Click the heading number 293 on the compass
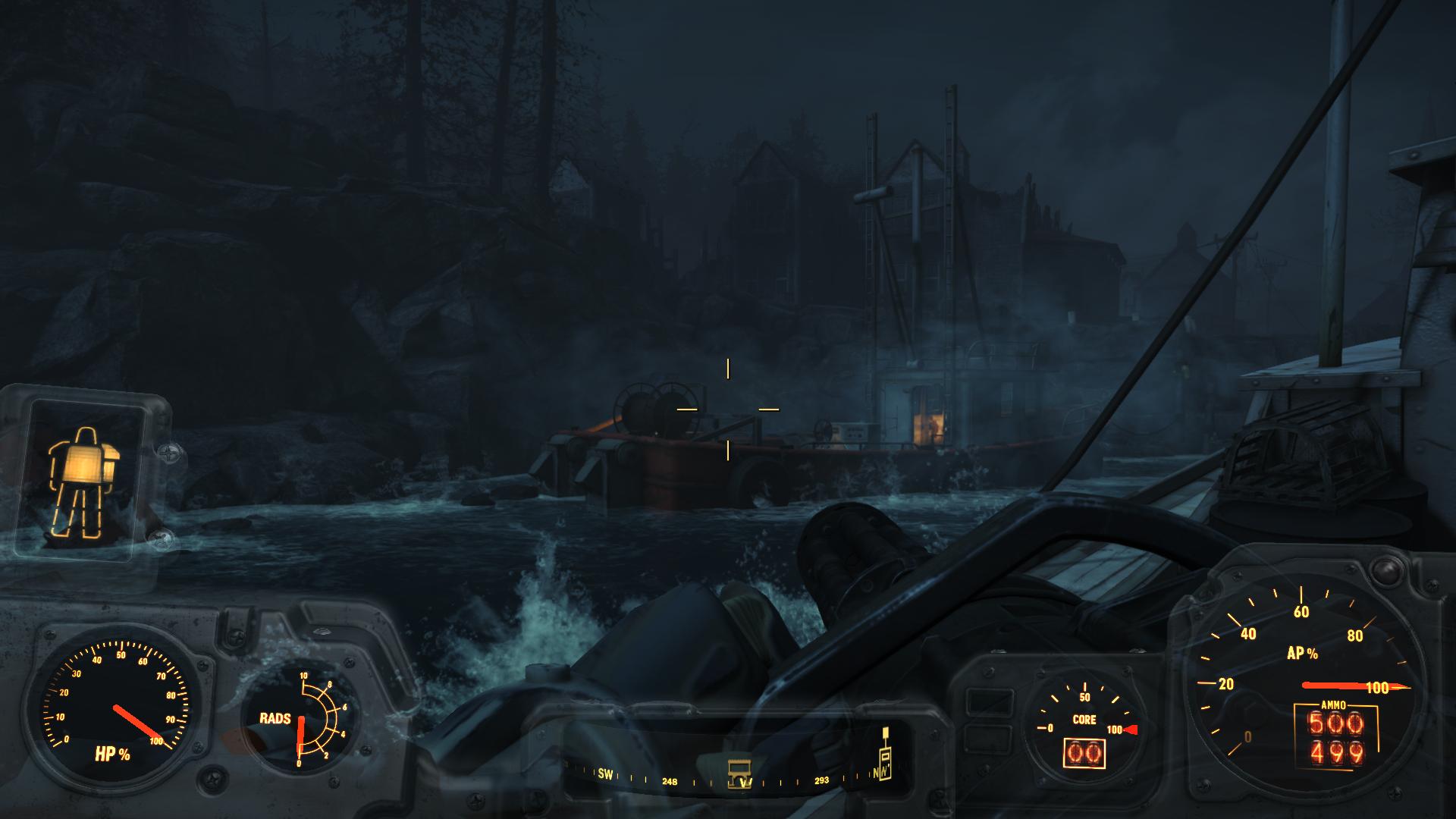1456x819 pixels. (x=822, y=779)
